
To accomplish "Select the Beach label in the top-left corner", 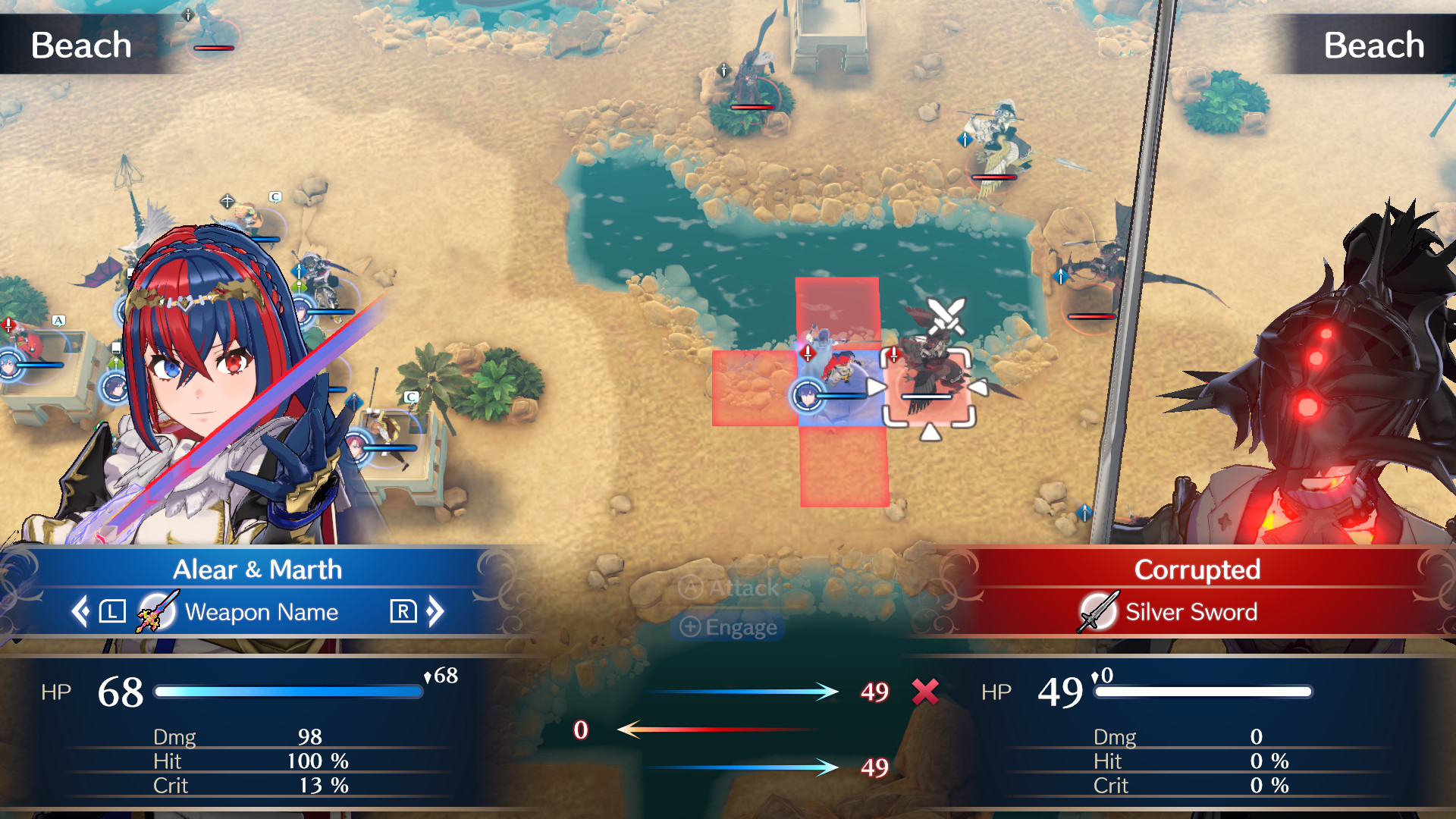I will coord(80,43).
